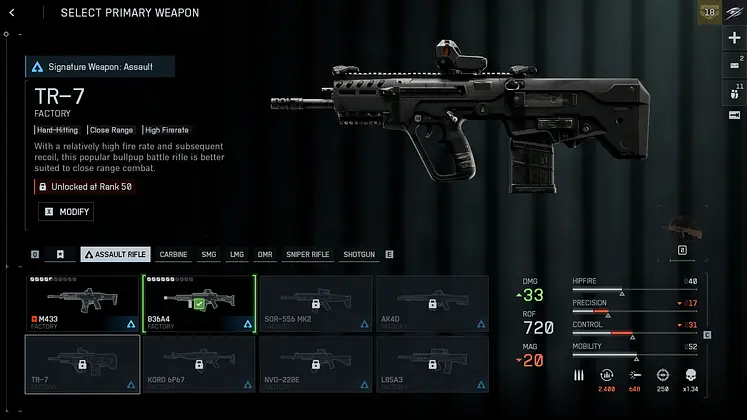The width and height of the screenshot is (747, 420).
Task: Select the KORD 6P67 tile
Action: click(x=198, y=363)
